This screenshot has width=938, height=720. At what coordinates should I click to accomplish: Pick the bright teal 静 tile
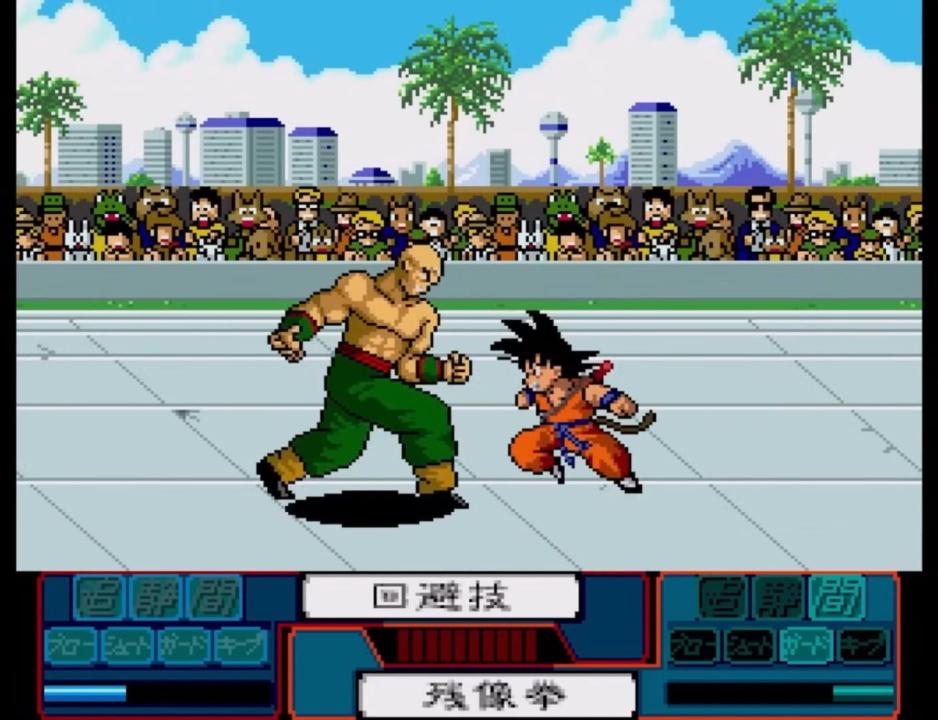pos(157,598)
